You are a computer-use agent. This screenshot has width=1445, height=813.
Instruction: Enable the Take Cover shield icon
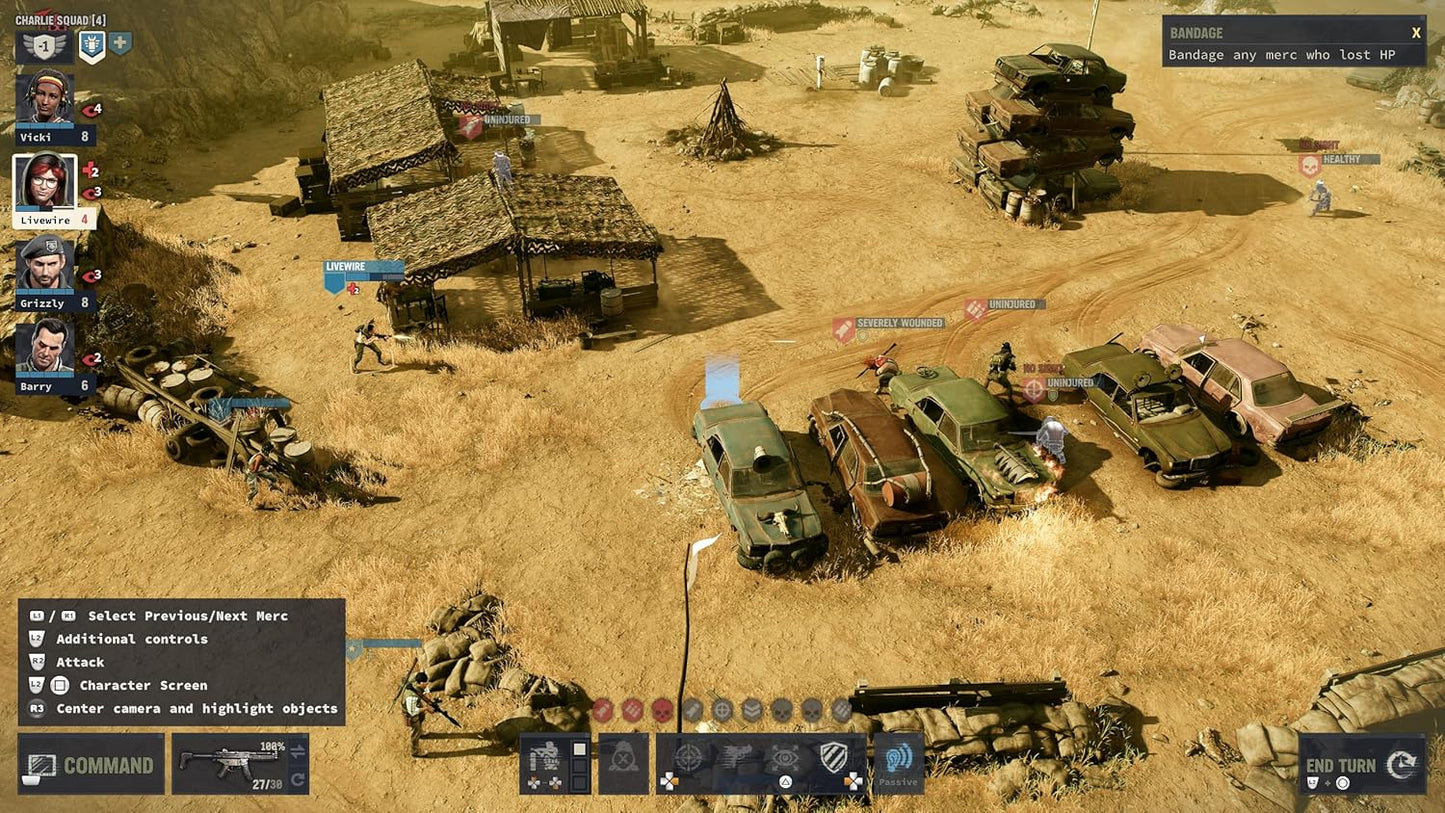tap(834, 757)
